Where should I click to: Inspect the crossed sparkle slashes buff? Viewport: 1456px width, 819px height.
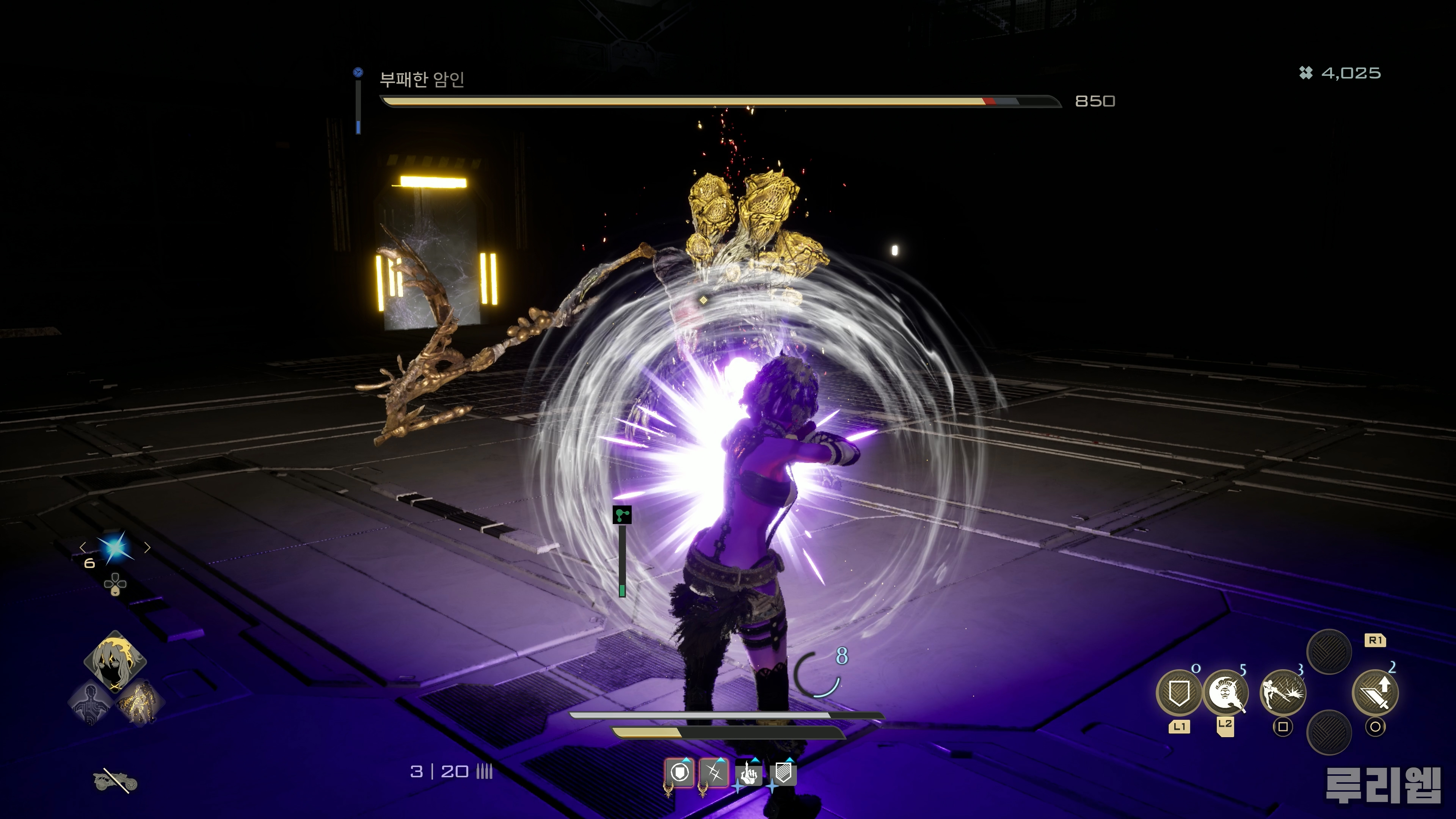[x=714, y=773]
